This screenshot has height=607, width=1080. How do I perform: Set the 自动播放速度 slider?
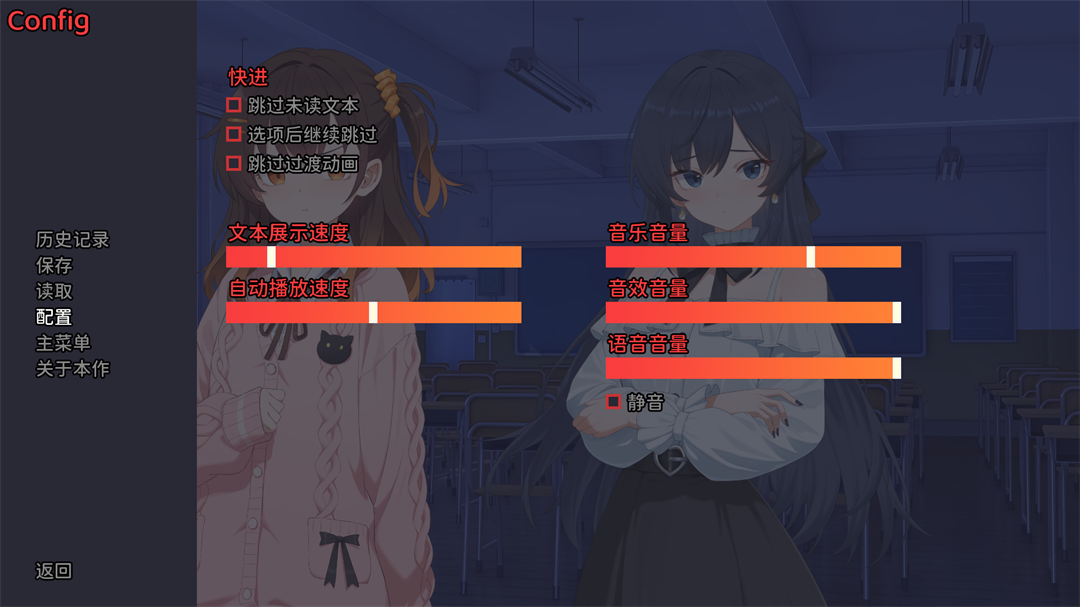(x=373, y=313)
